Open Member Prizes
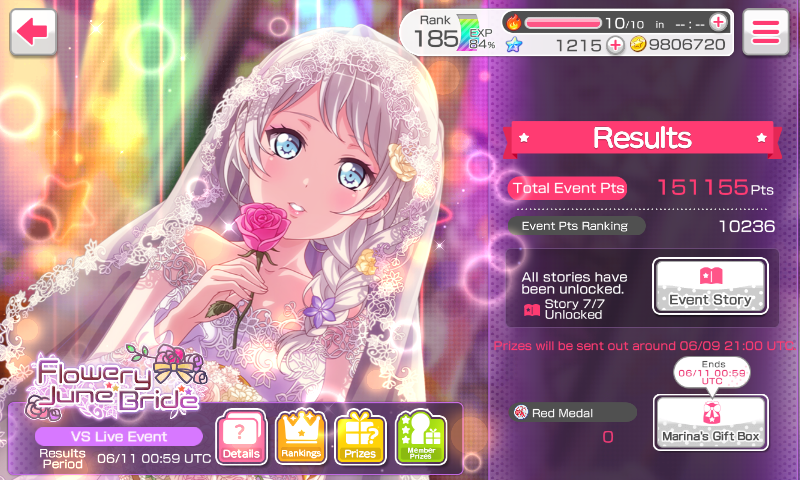Image resolution: width=800 pixels, height=480 pixels. [420, 438]
